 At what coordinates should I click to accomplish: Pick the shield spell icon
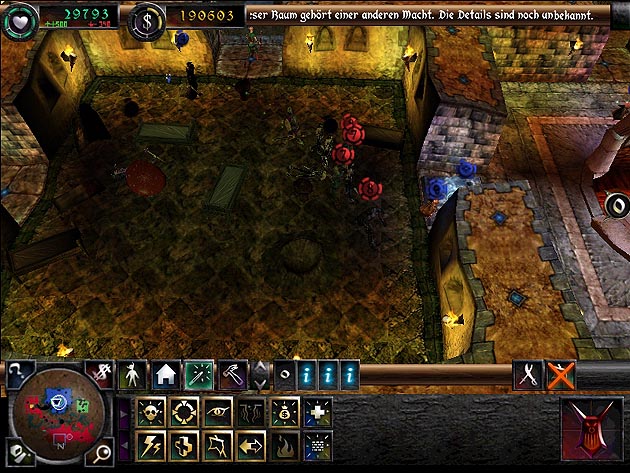click(185, 443)
